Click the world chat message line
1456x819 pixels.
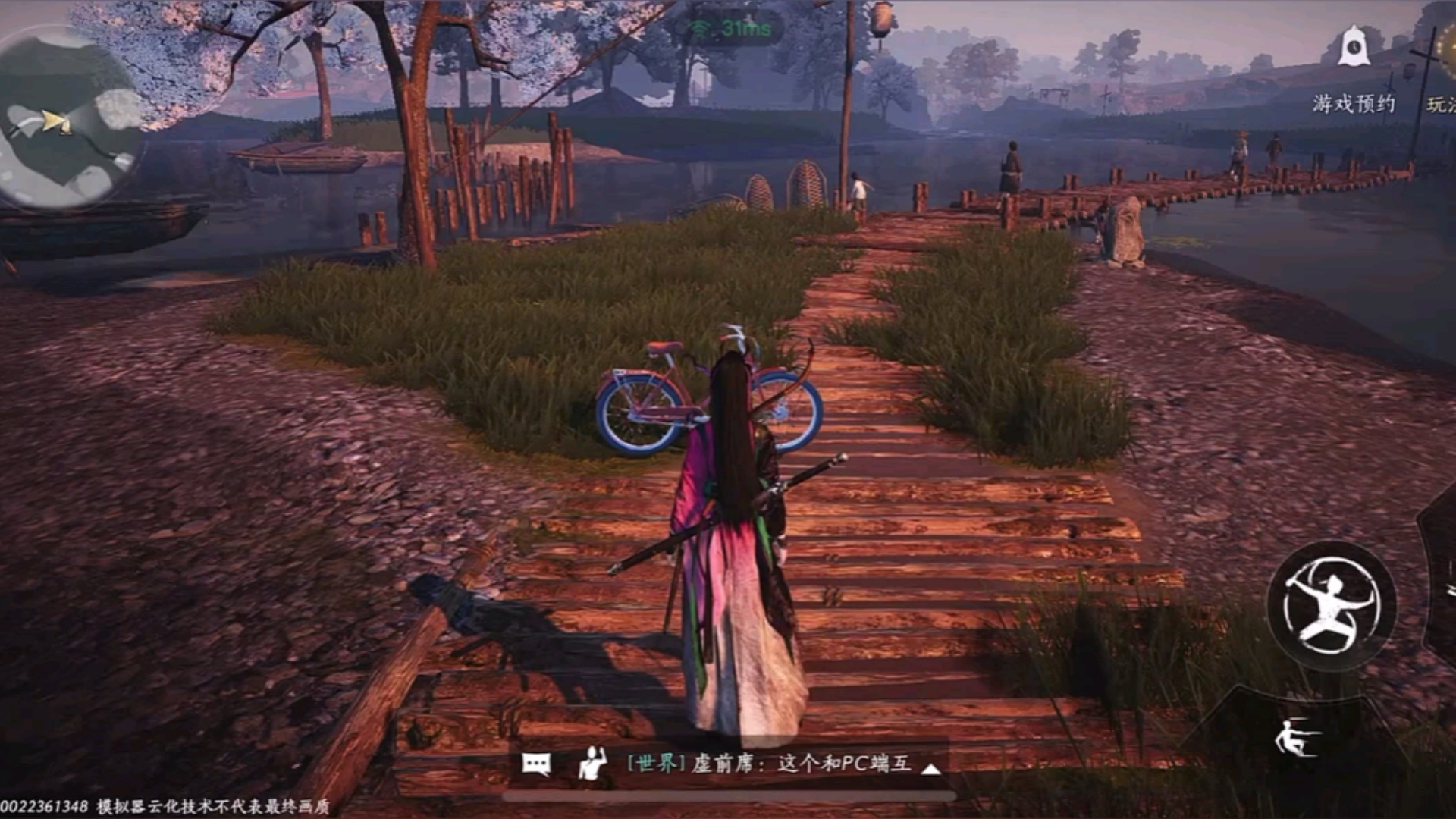click(x=769, y=763)
